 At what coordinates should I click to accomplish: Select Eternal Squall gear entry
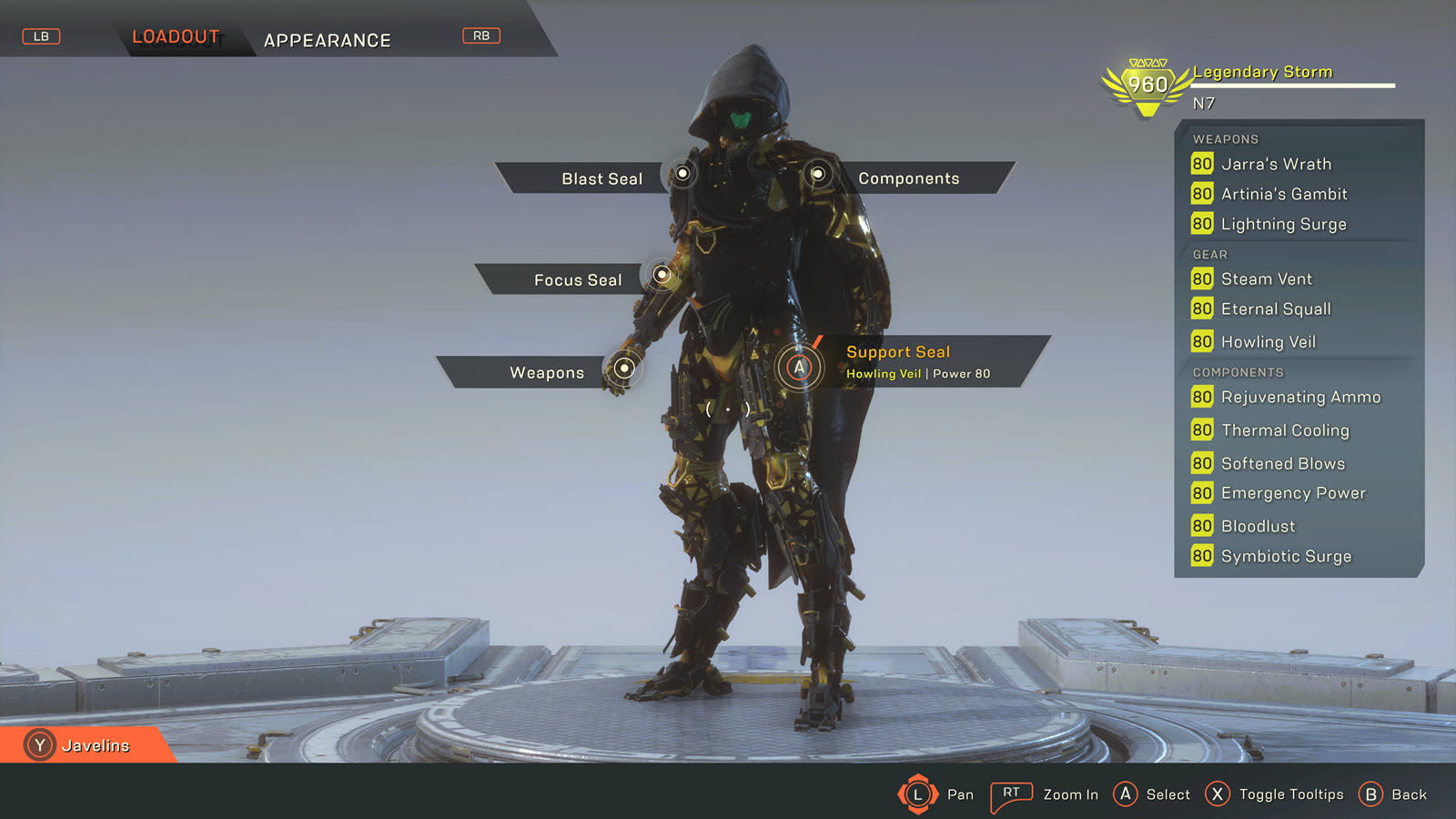pyautogui.click(x=1275, y=309)
